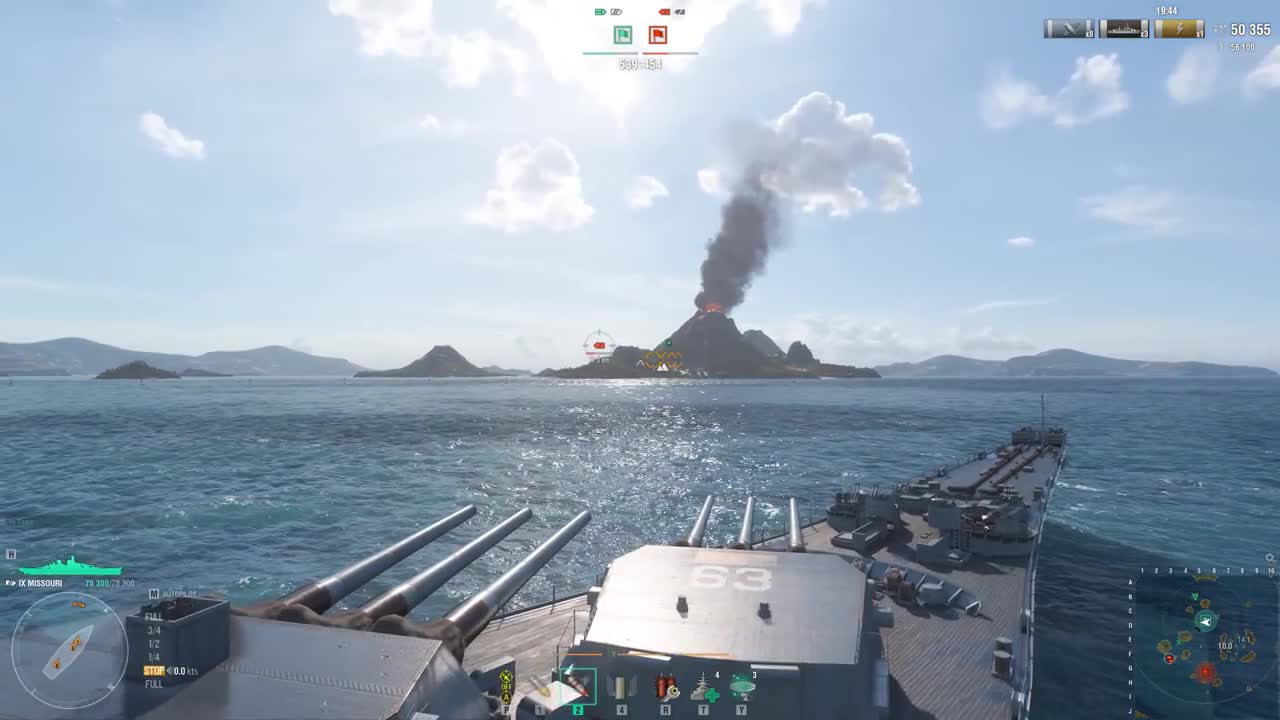Click the minimap
Viewport: 1280px width, 720px height.
pyautogui.click(x=1205, y=640)
